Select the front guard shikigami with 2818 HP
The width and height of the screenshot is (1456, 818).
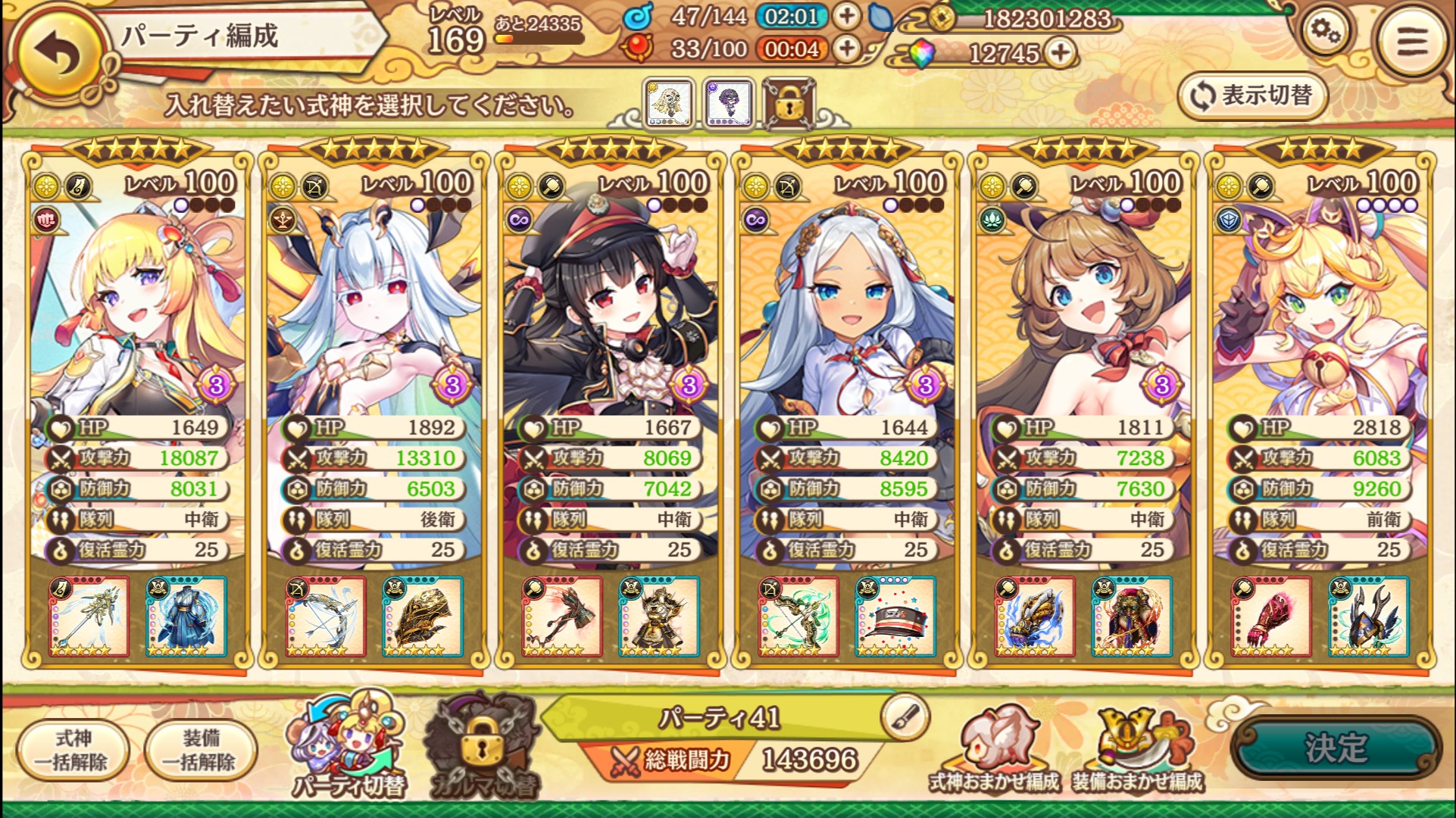pyautogui.click(x=1320, y=303)
